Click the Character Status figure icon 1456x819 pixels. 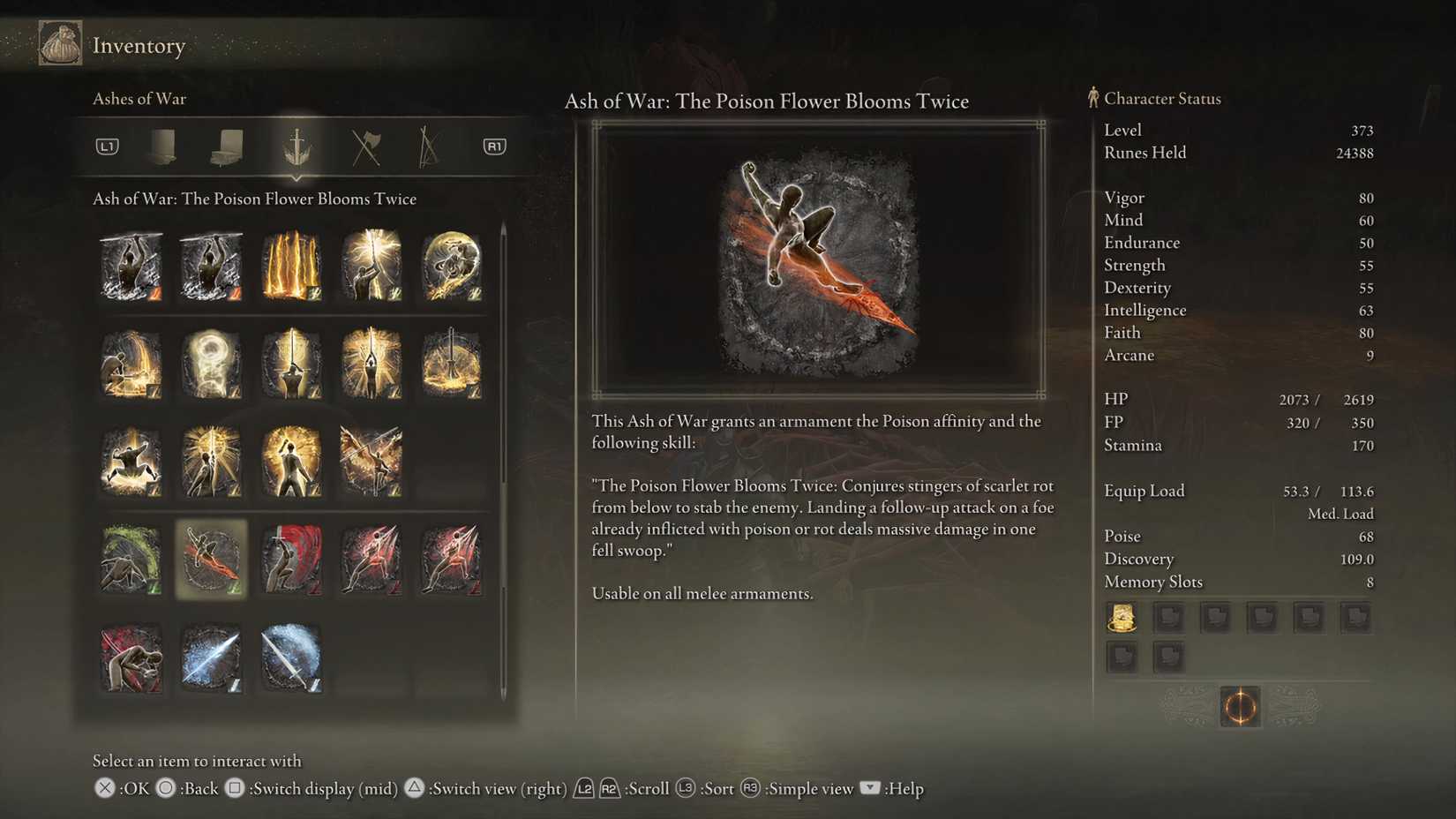pyautogui.click(x=1092, y=97)
